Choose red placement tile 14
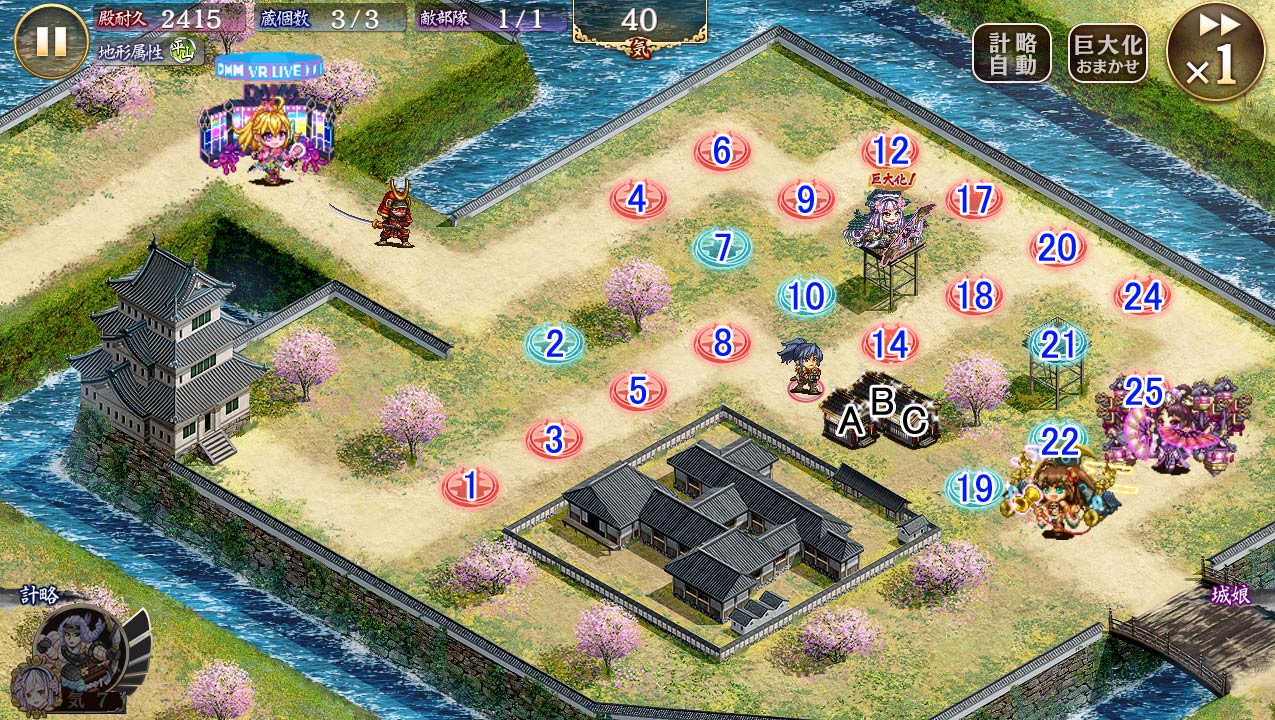 coord(890,344)
